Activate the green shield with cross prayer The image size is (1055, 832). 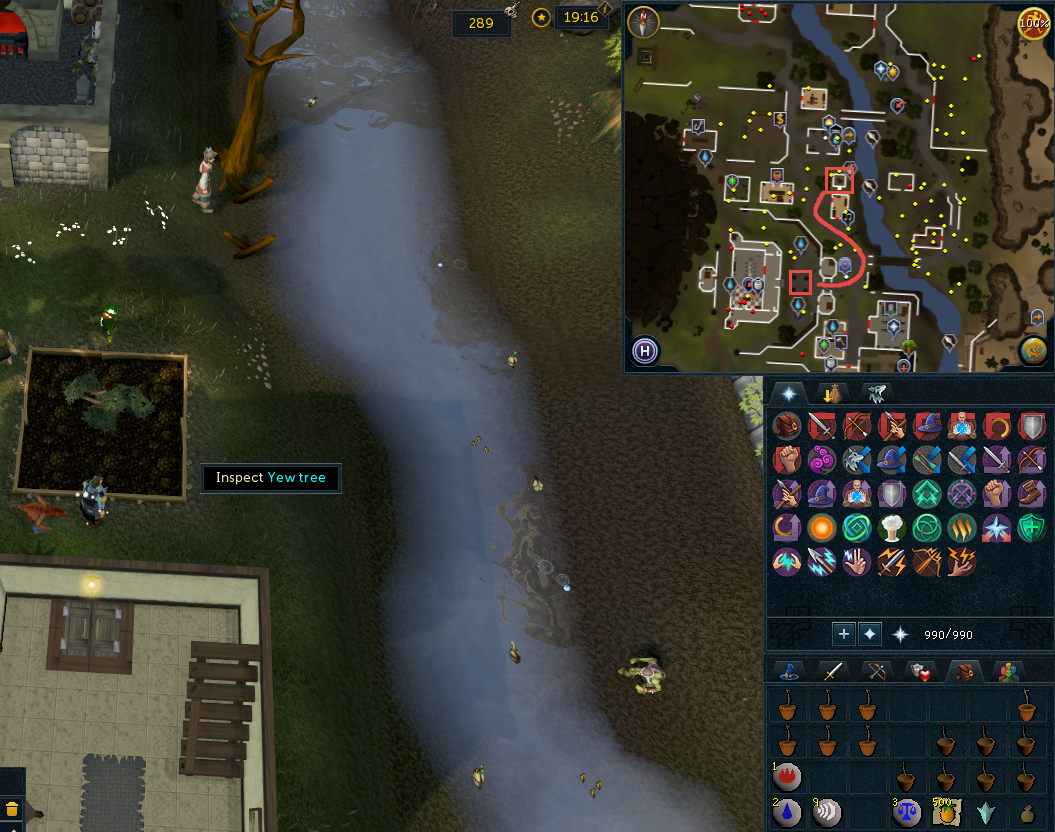coord(1031,527)
